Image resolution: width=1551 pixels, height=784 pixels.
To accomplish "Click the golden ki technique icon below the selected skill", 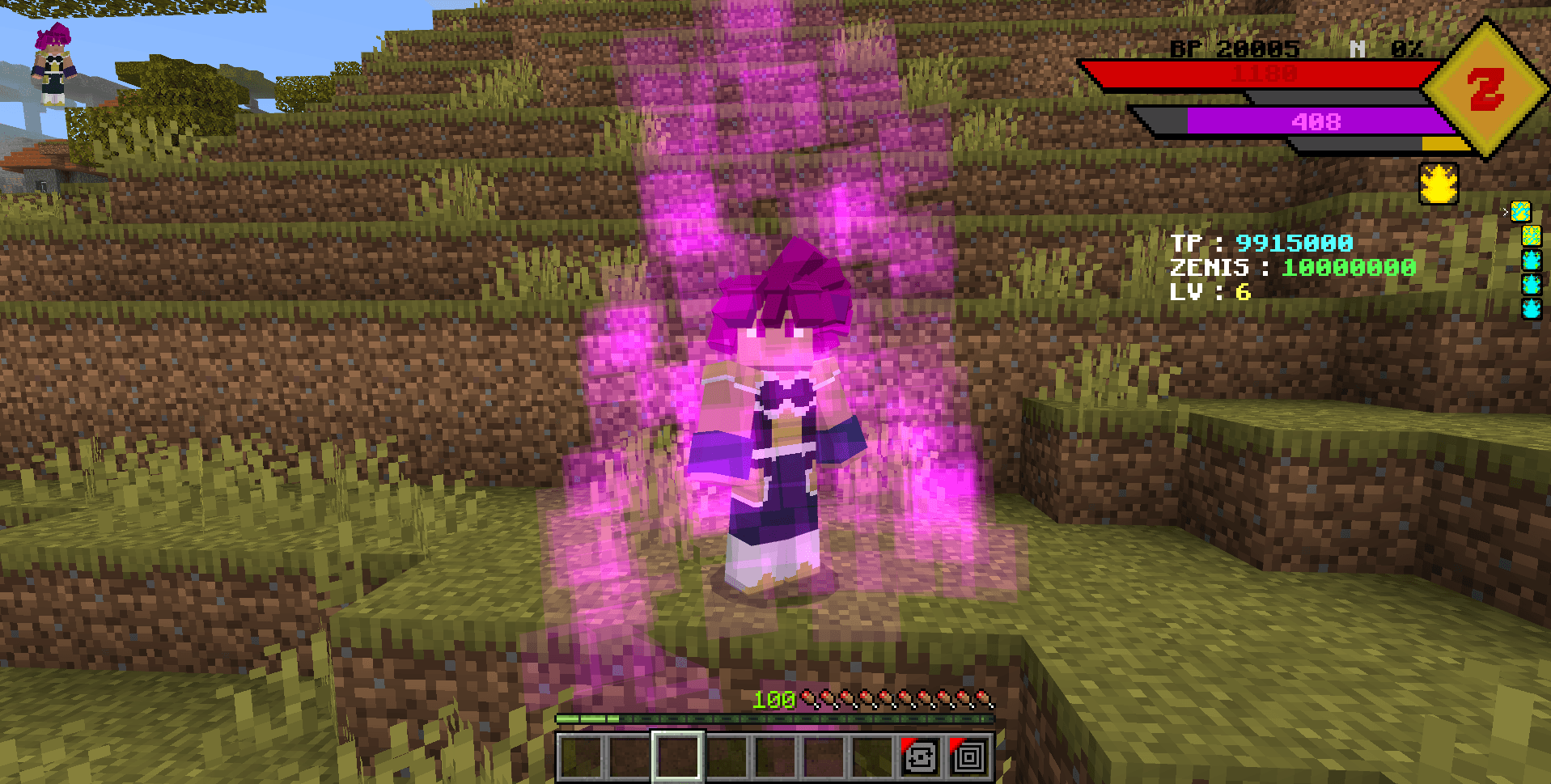I will coord(1532,235).
